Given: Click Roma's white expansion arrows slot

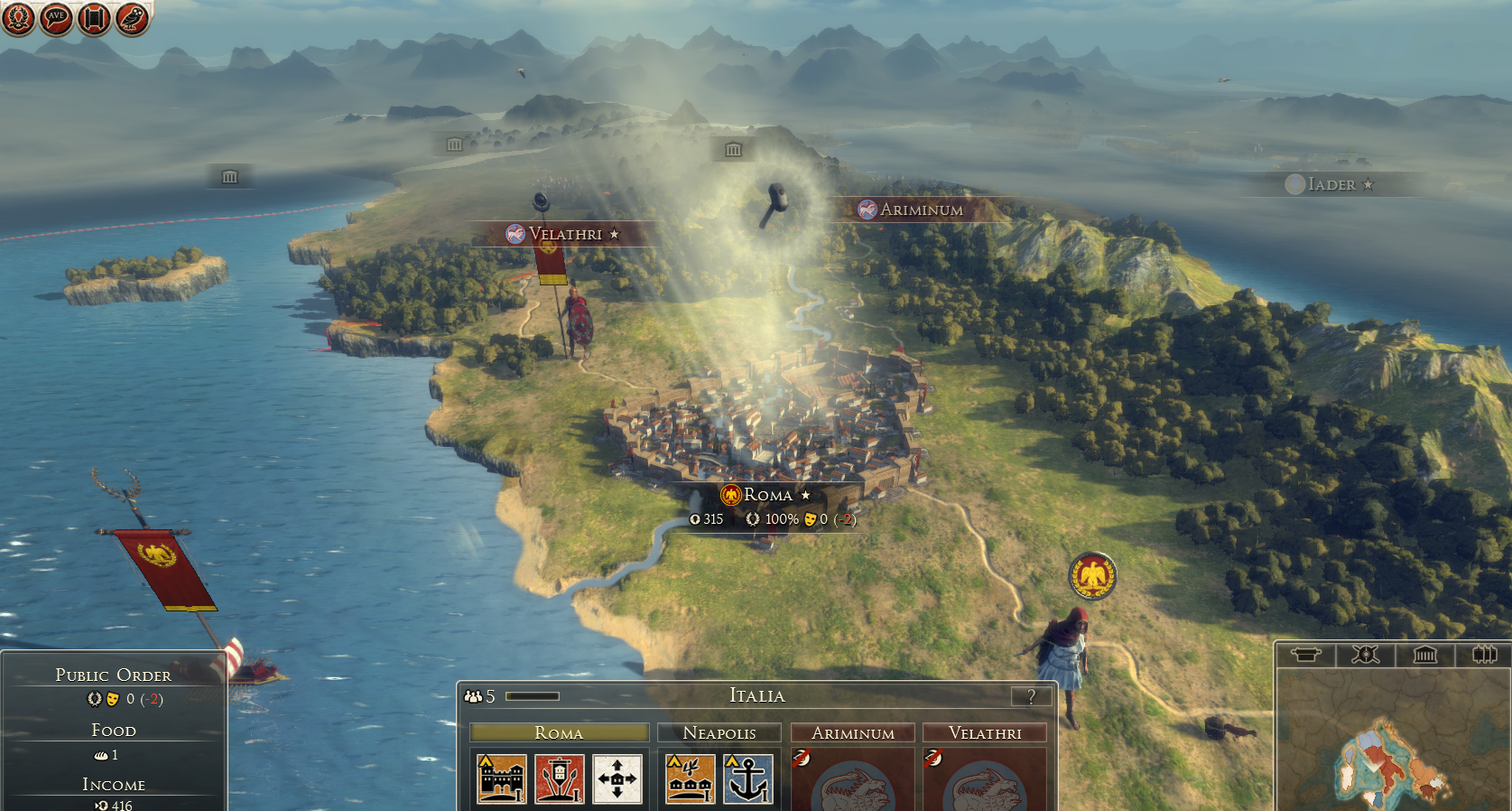Looking at the screenshot, I should 617,778.
